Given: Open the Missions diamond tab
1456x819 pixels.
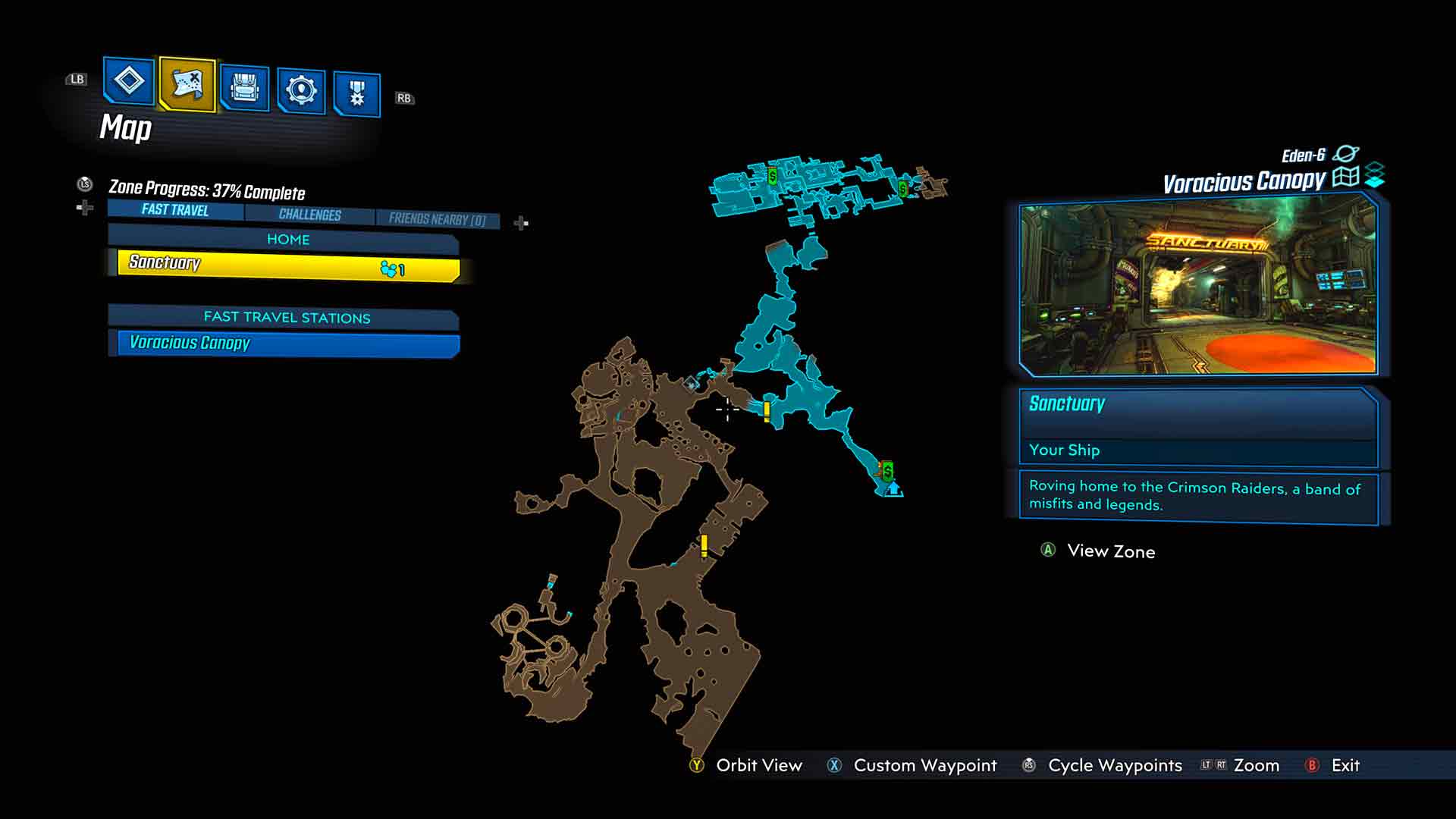Looking at the screenshot, I should pos(128,80).
